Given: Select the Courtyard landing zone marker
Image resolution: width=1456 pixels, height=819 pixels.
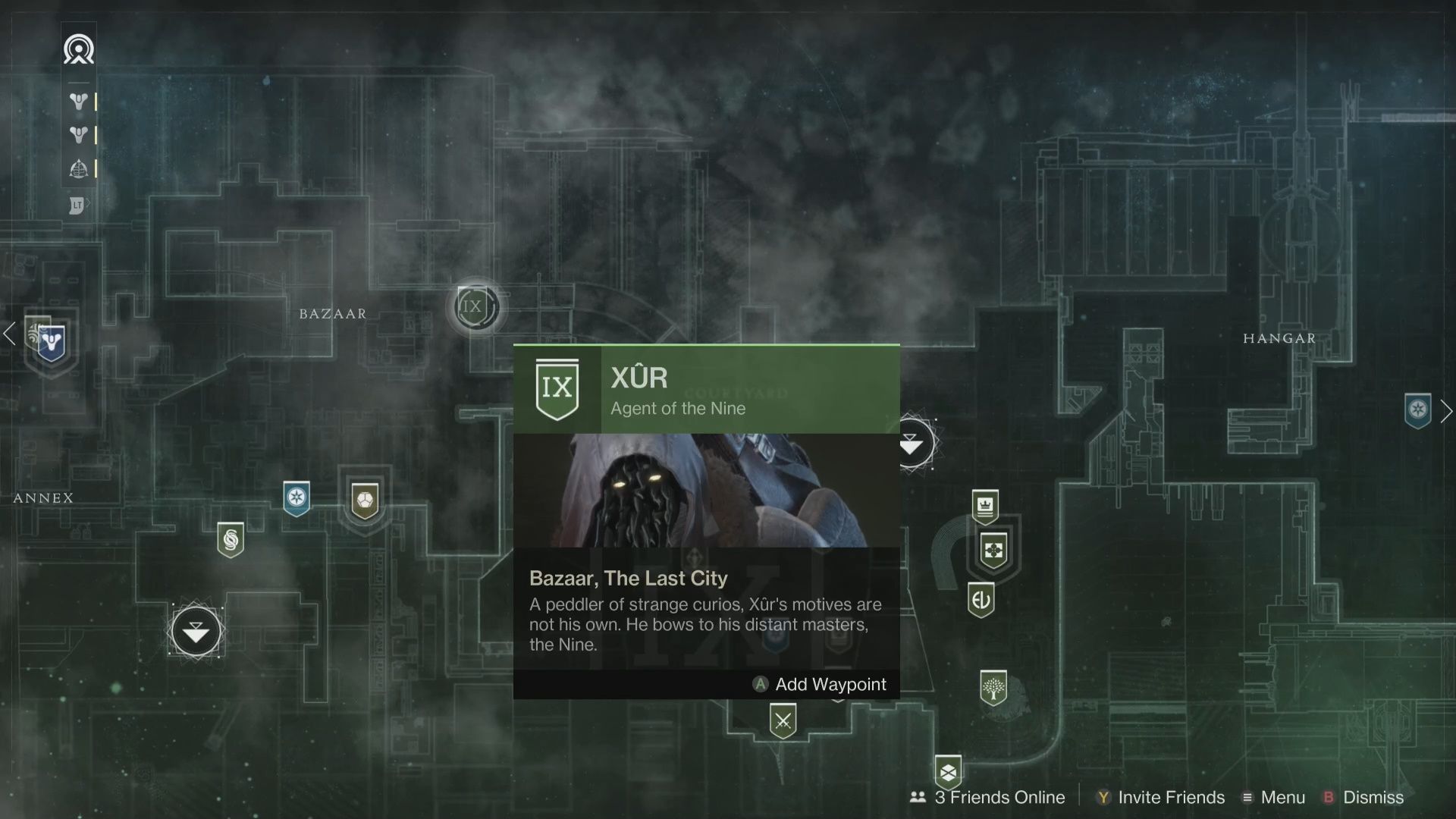Looking at the screenshot, I should [915, 444].
